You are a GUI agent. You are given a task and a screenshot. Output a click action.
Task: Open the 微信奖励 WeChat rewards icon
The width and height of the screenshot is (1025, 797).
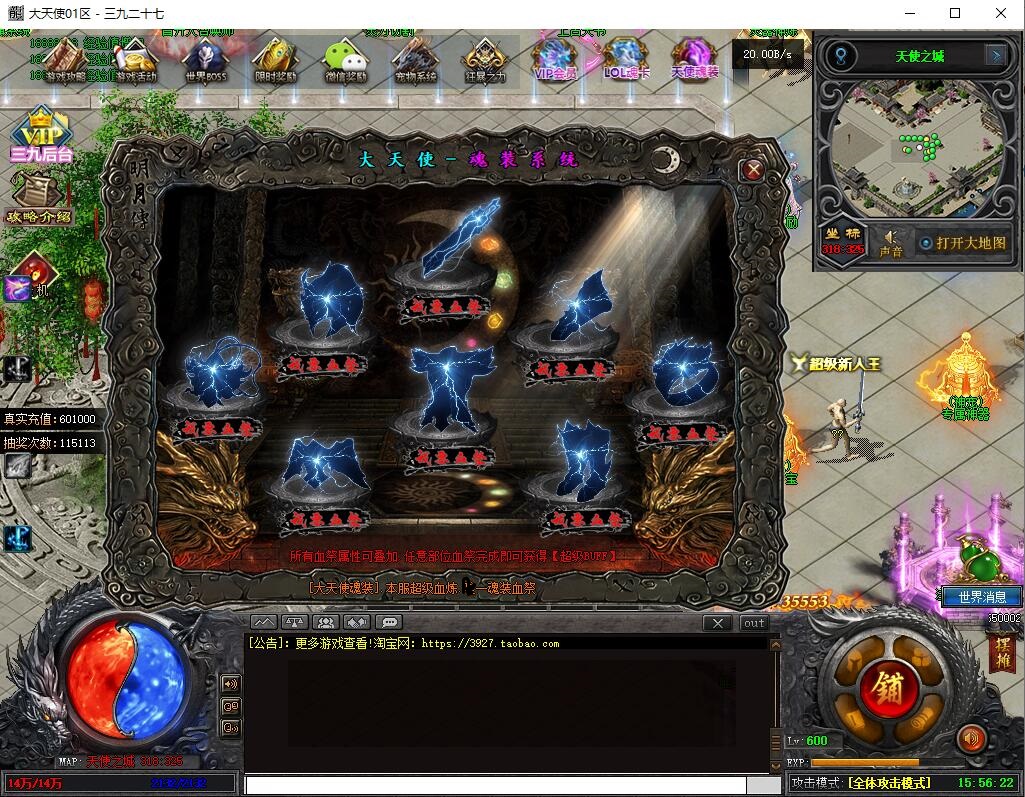(345, 60)
